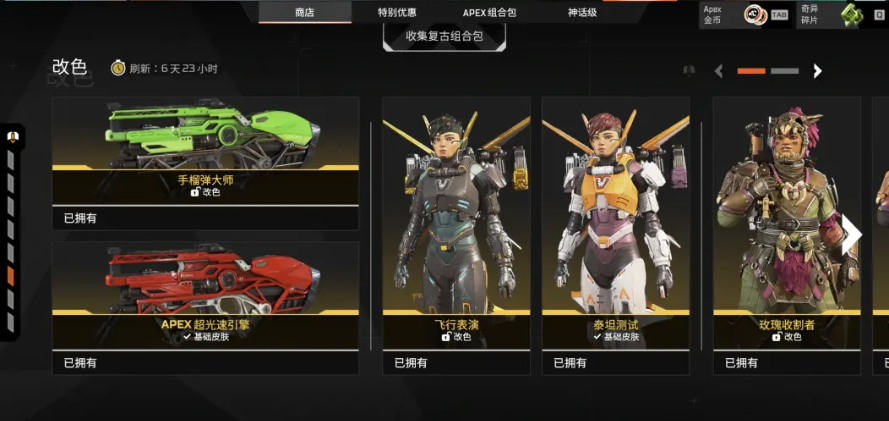Click the large right arrow on the store edge

(852, 236)
